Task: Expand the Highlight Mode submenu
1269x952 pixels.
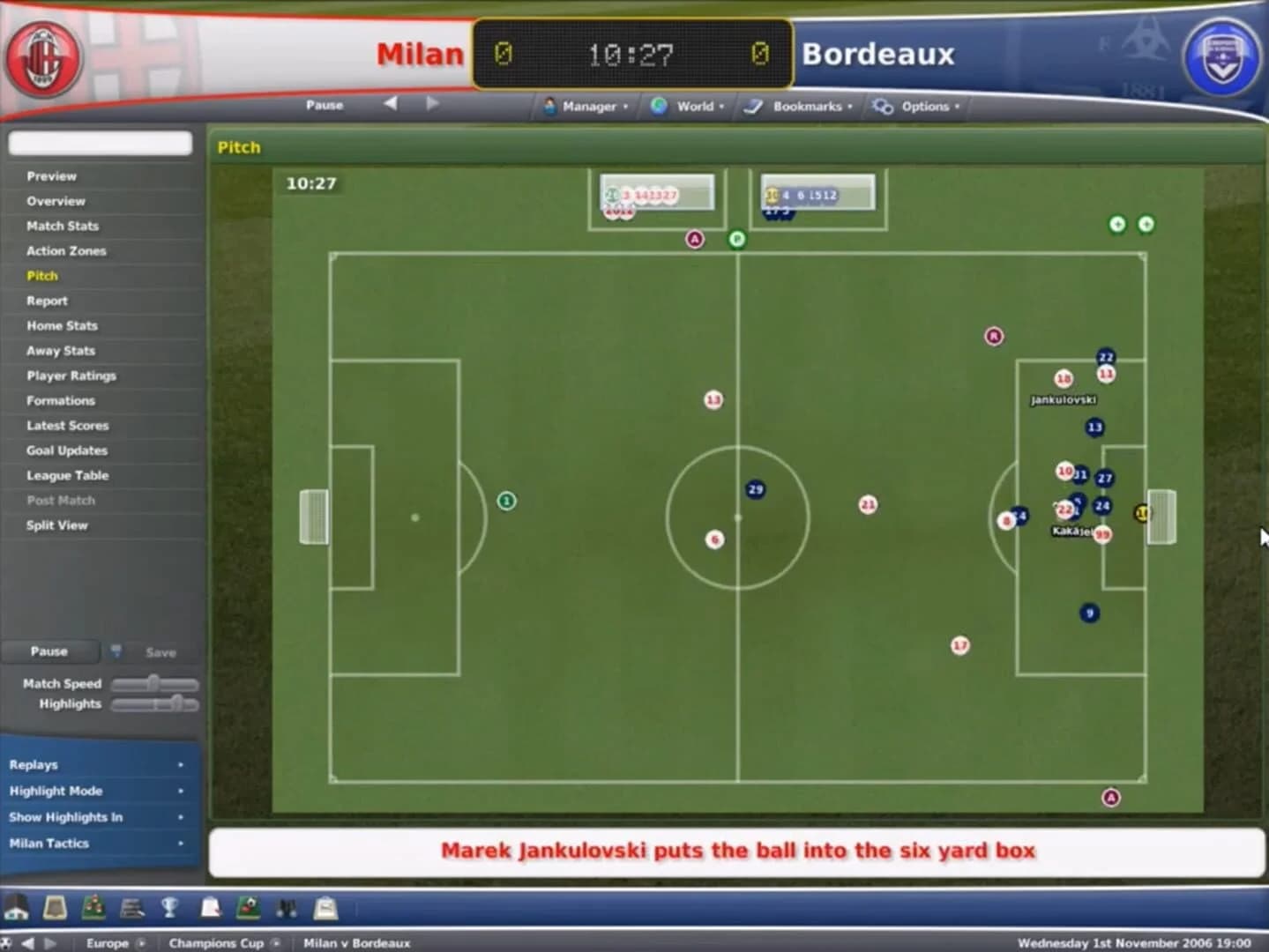Action: pos(56,791)
